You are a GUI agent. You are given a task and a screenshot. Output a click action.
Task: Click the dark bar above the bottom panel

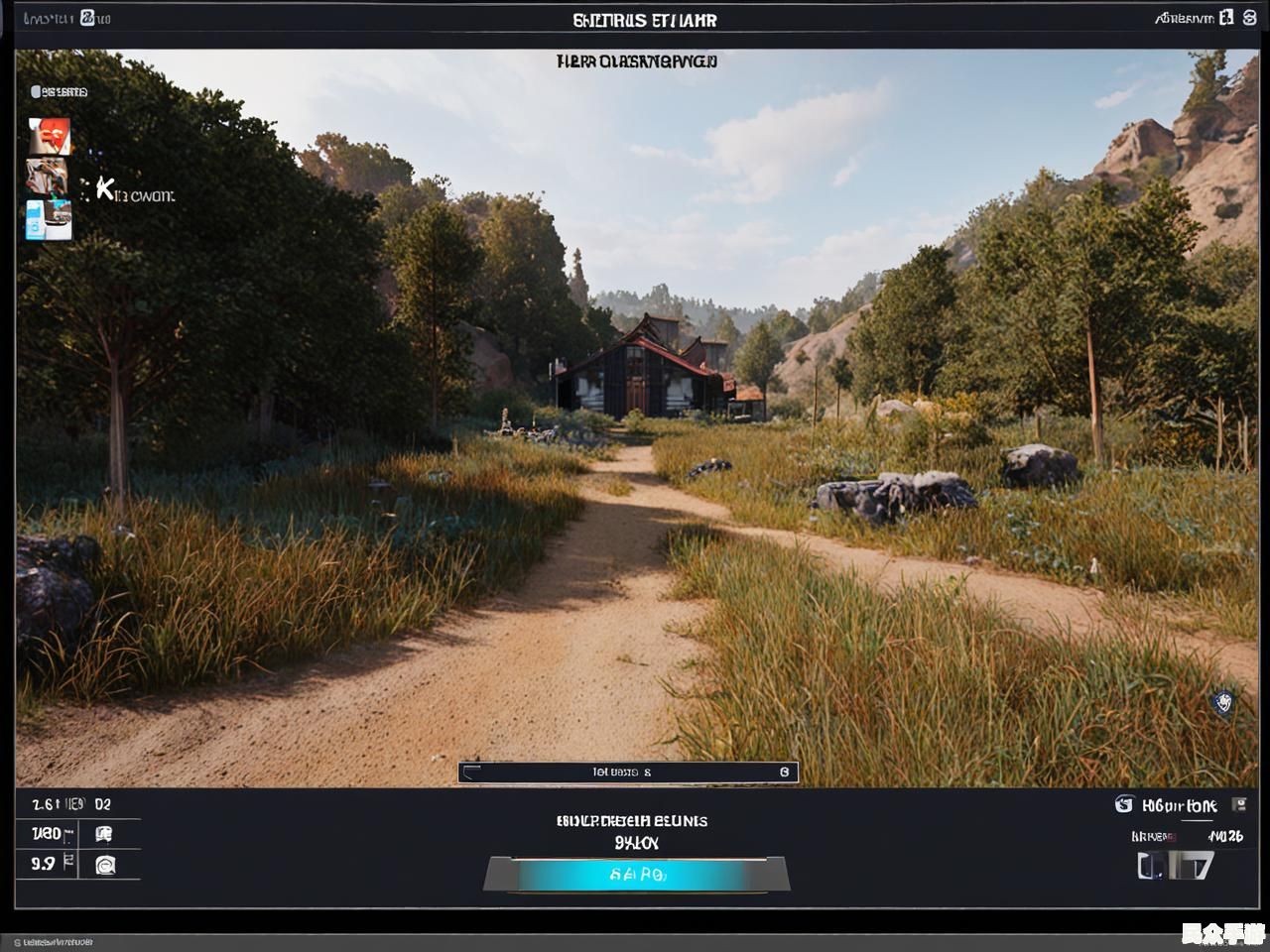(627, 772)
